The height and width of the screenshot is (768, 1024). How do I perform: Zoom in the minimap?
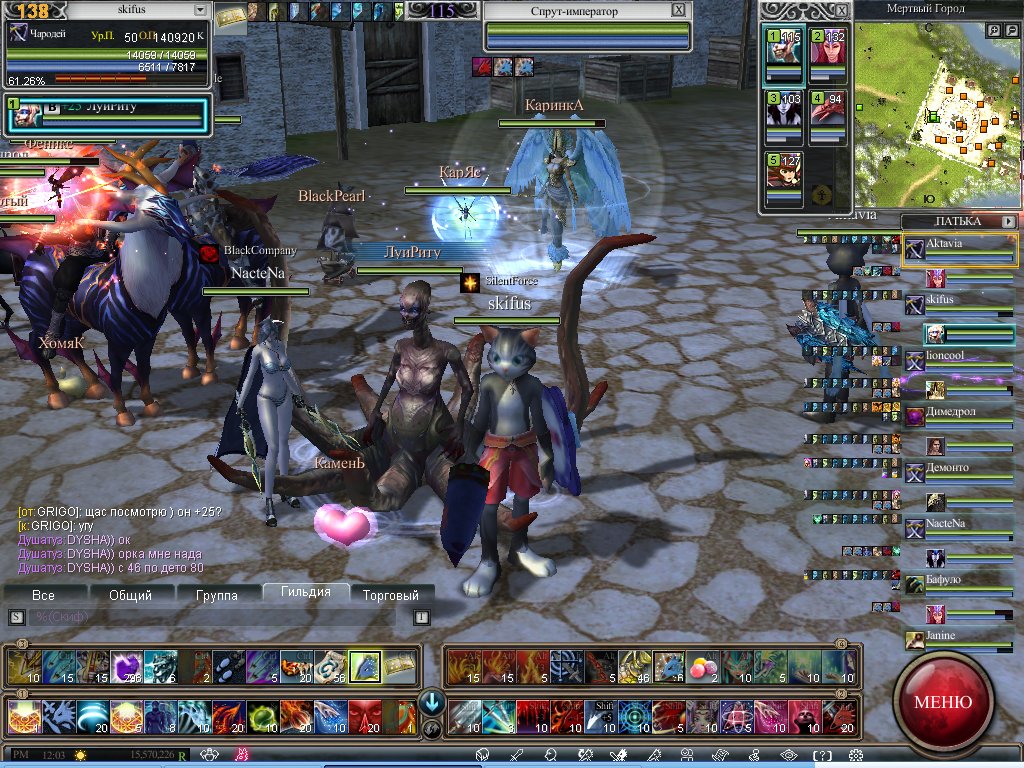(994, 31)
